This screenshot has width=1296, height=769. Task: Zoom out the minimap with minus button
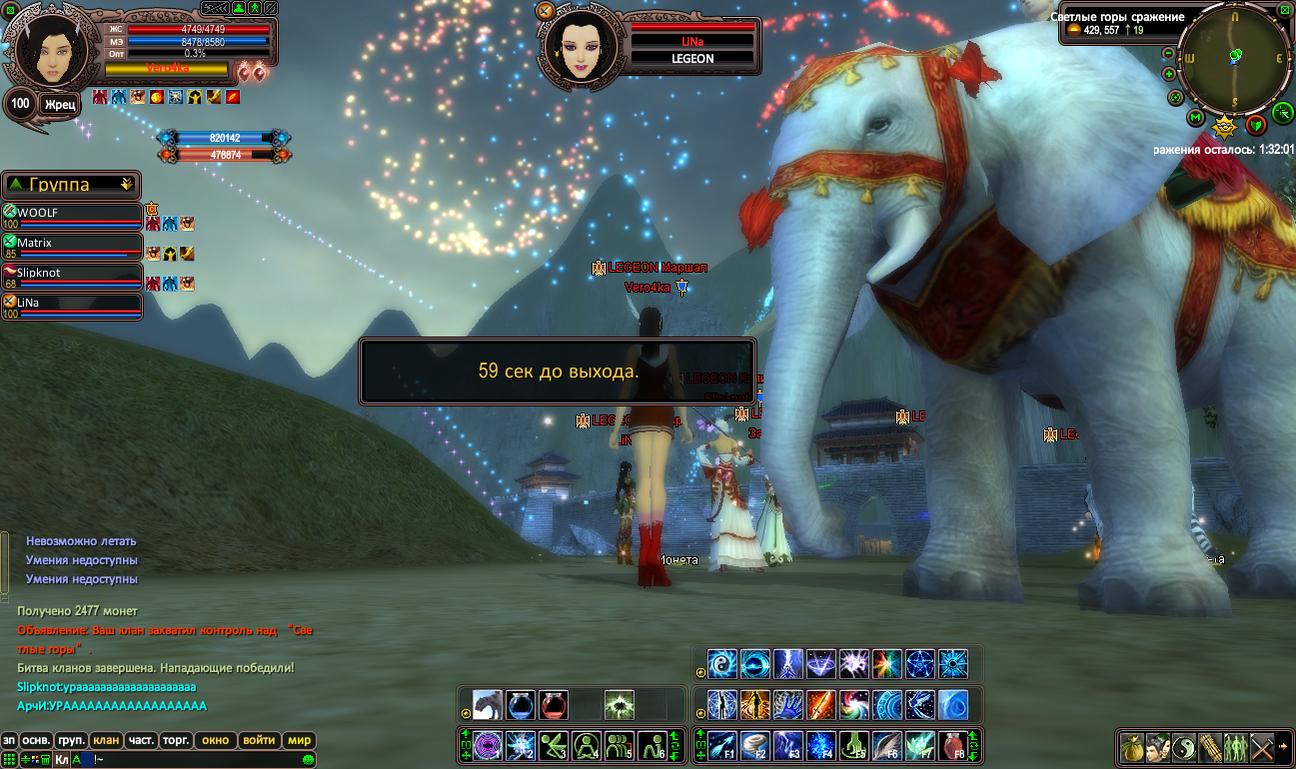[1169, 53]
